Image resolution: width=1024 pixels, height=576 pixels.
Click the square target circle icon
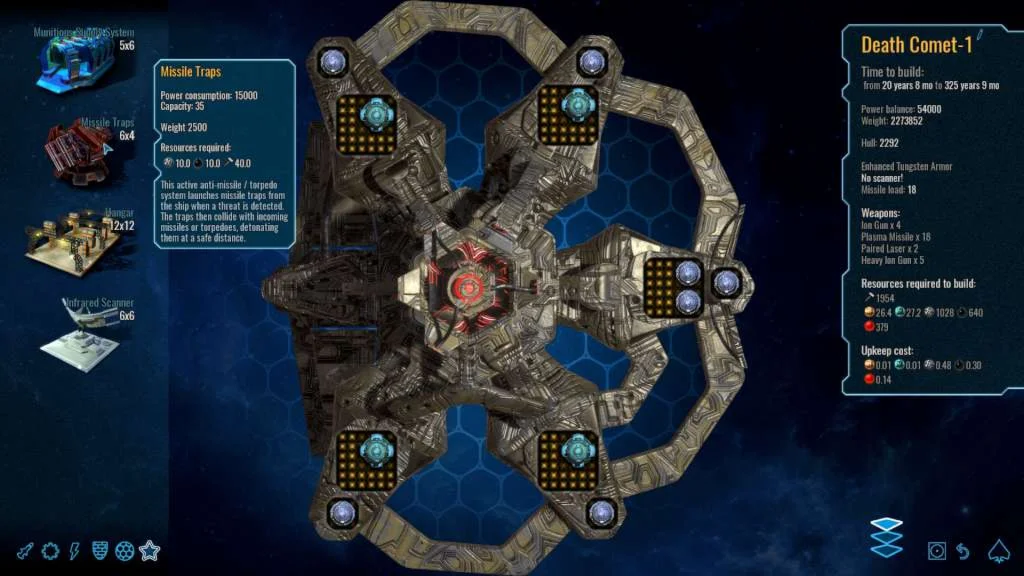[x=937, y=551]
